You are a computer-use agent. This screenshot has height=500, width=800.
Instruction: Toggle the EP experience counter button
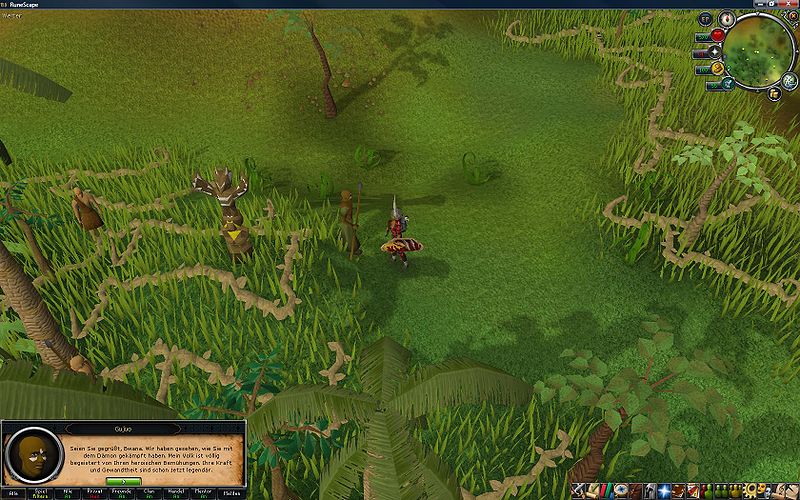(705, 19)
